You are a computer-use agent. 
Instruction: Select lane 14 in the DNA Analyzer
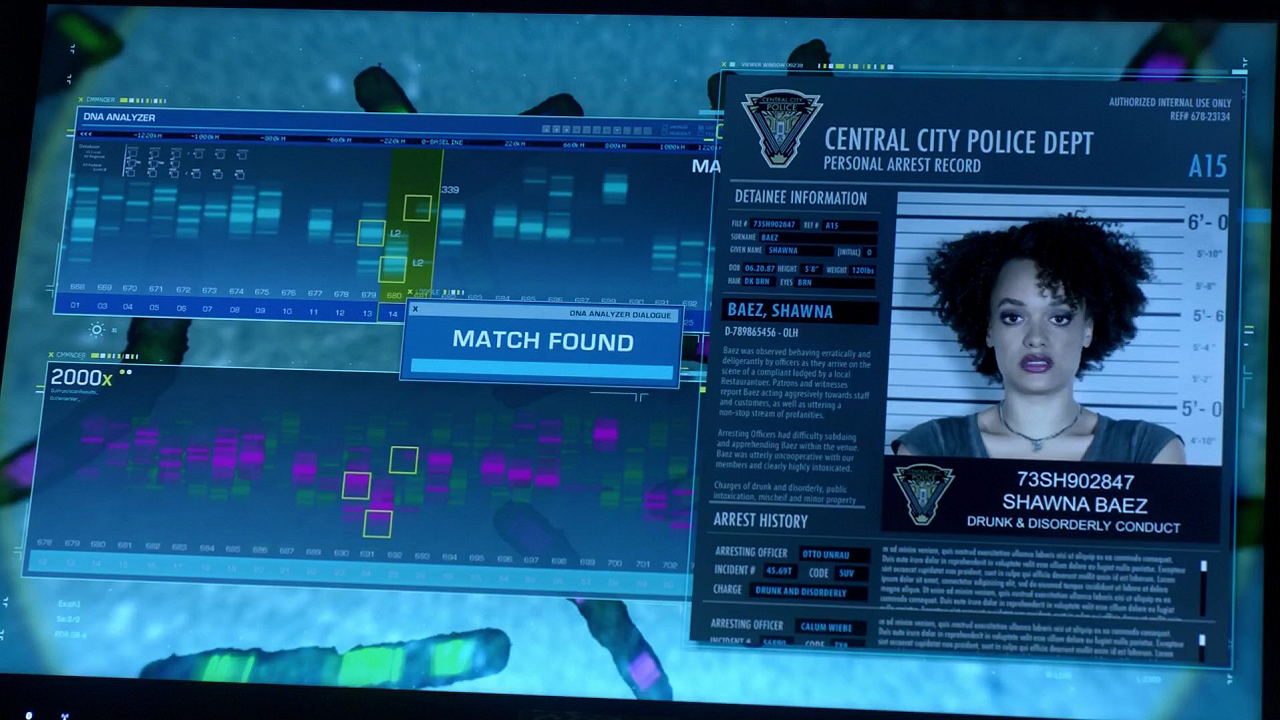pyautogui.click(x=392, y=313)
